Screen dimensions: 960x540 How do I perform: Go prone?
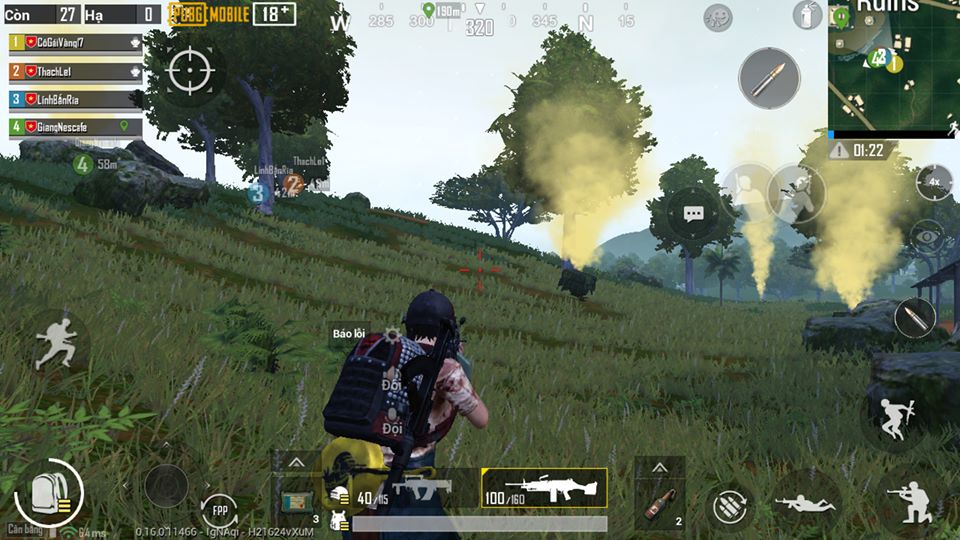coord(806,503)
